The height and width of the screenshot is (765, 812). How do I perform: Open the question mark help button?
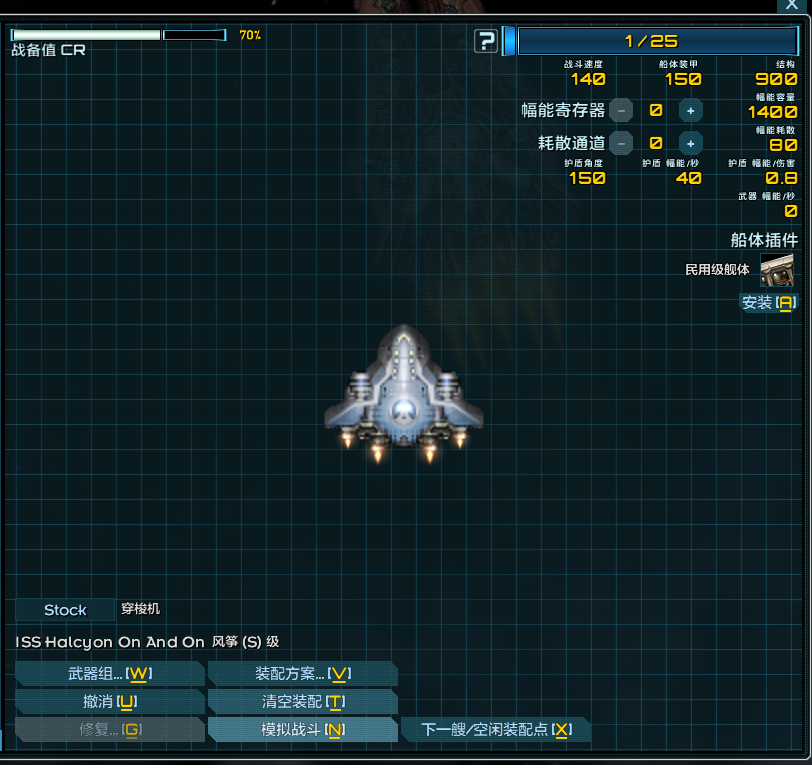point(487,41)
